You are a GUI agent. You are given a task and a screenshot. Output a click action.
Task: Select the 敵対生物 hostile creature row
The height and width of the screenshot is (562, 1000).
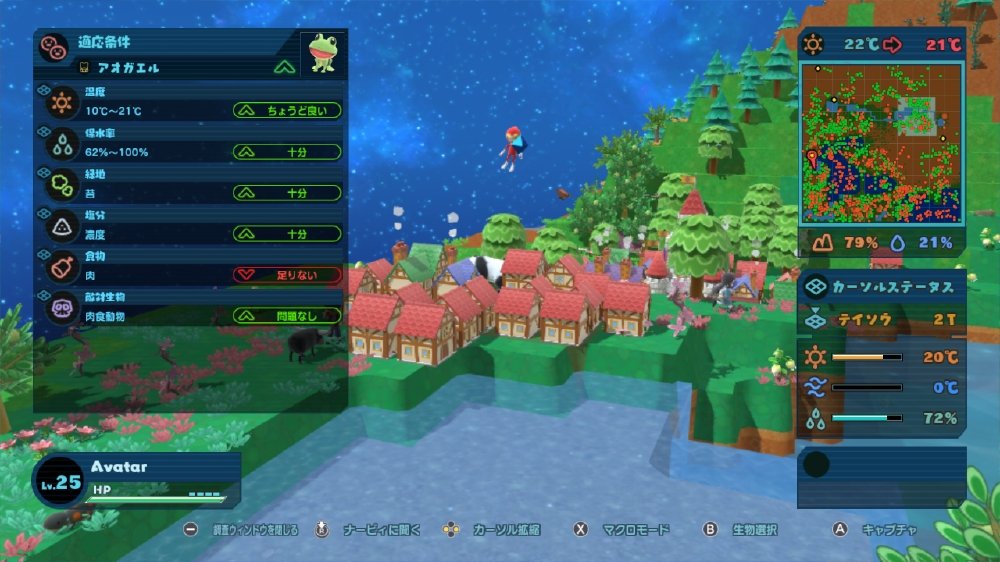190,309
